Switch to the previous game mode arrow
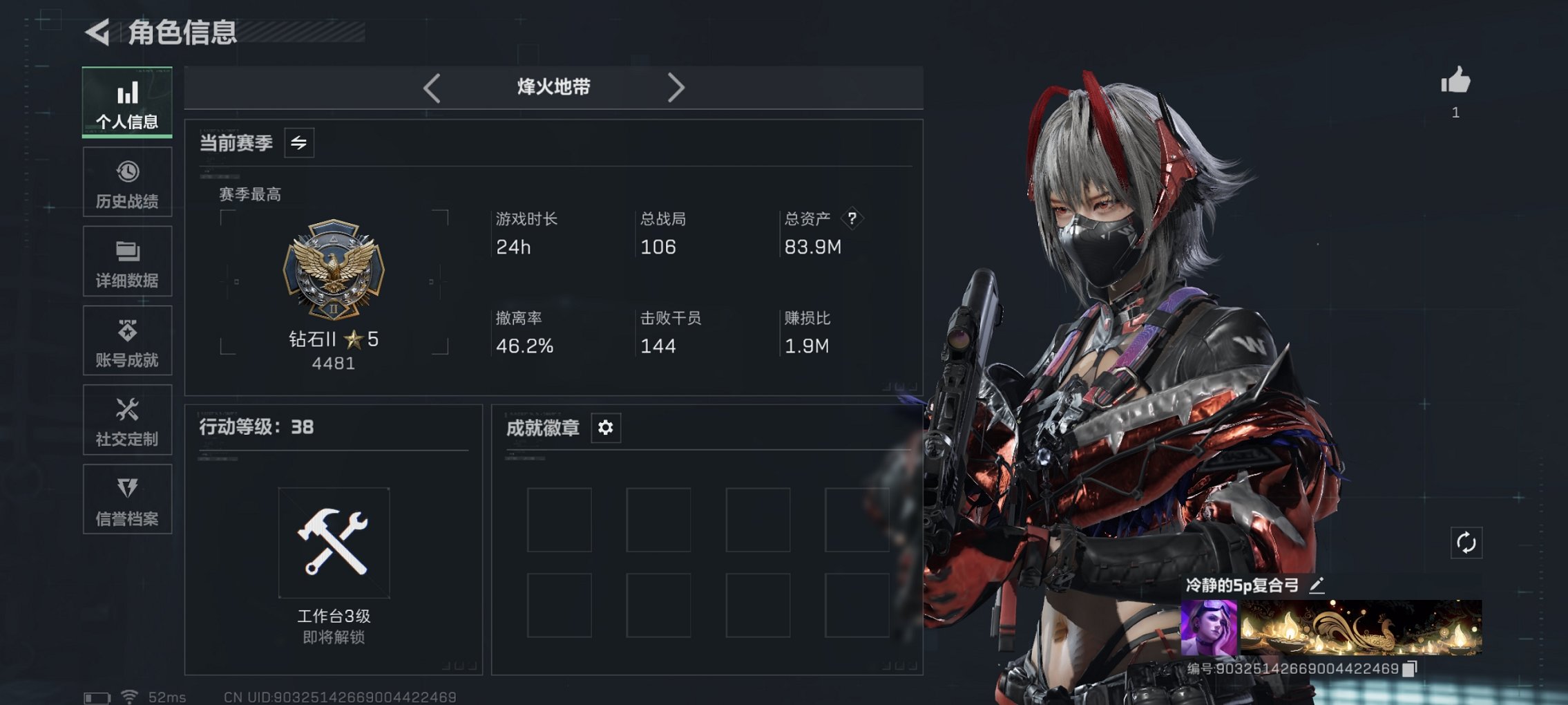The height and width of the screenshot is (705, 1568). (x=432, y=88)
